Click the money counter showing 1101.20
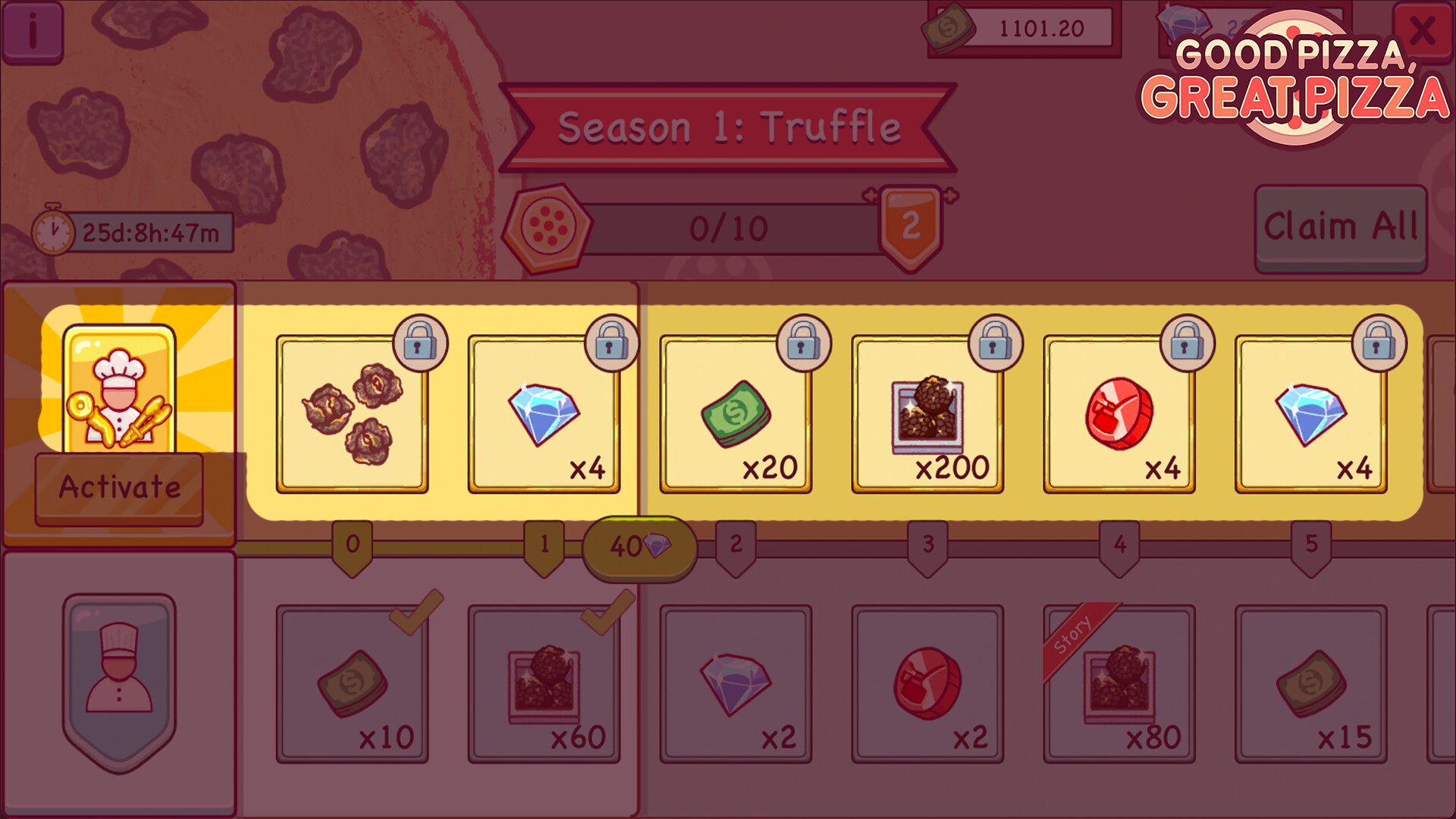Screen dimensions: 1456x819 point(1020,27)
